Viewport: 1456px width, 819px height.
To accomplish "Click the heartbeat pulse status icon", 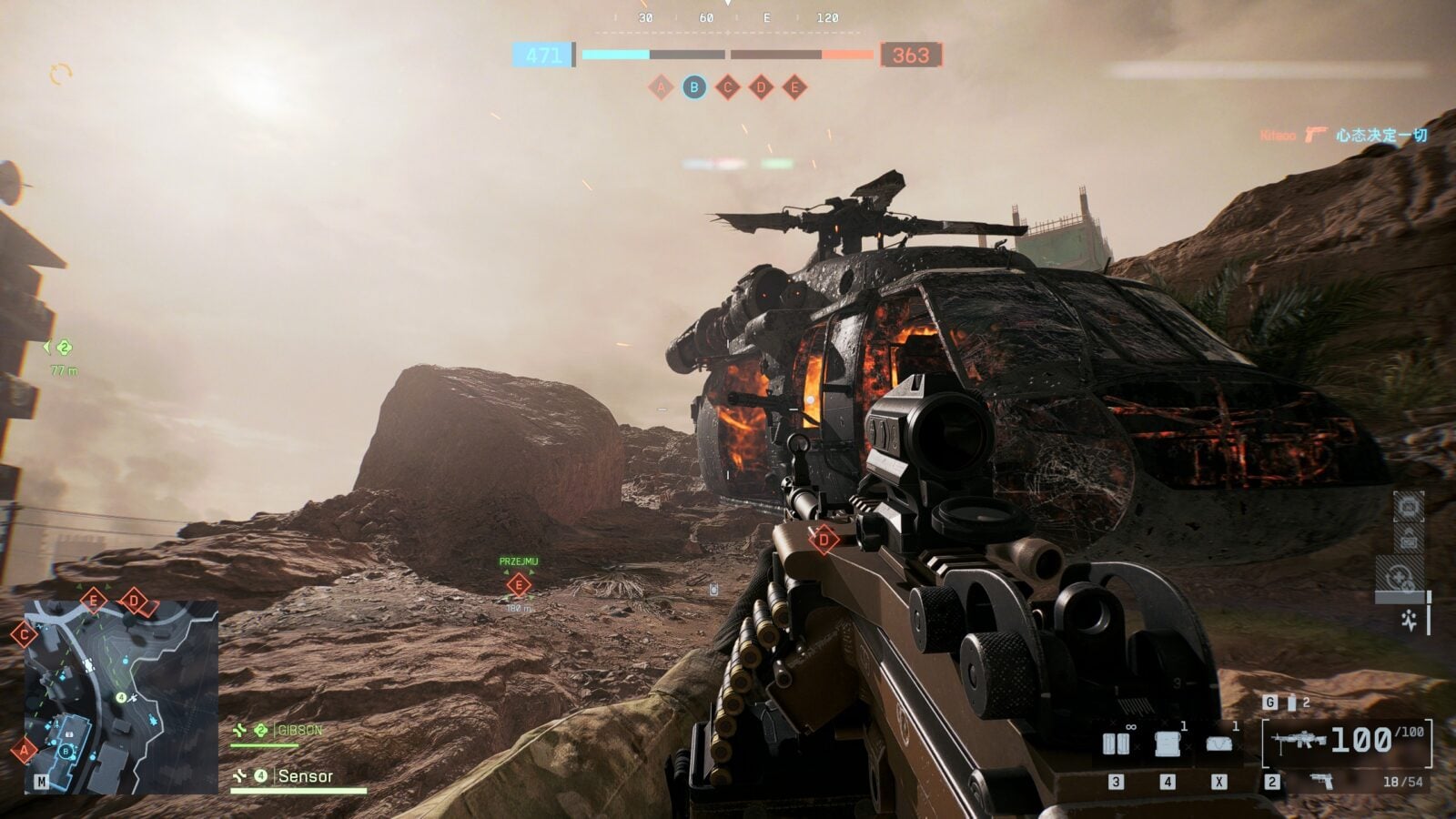I will (x=1410, y=621).
